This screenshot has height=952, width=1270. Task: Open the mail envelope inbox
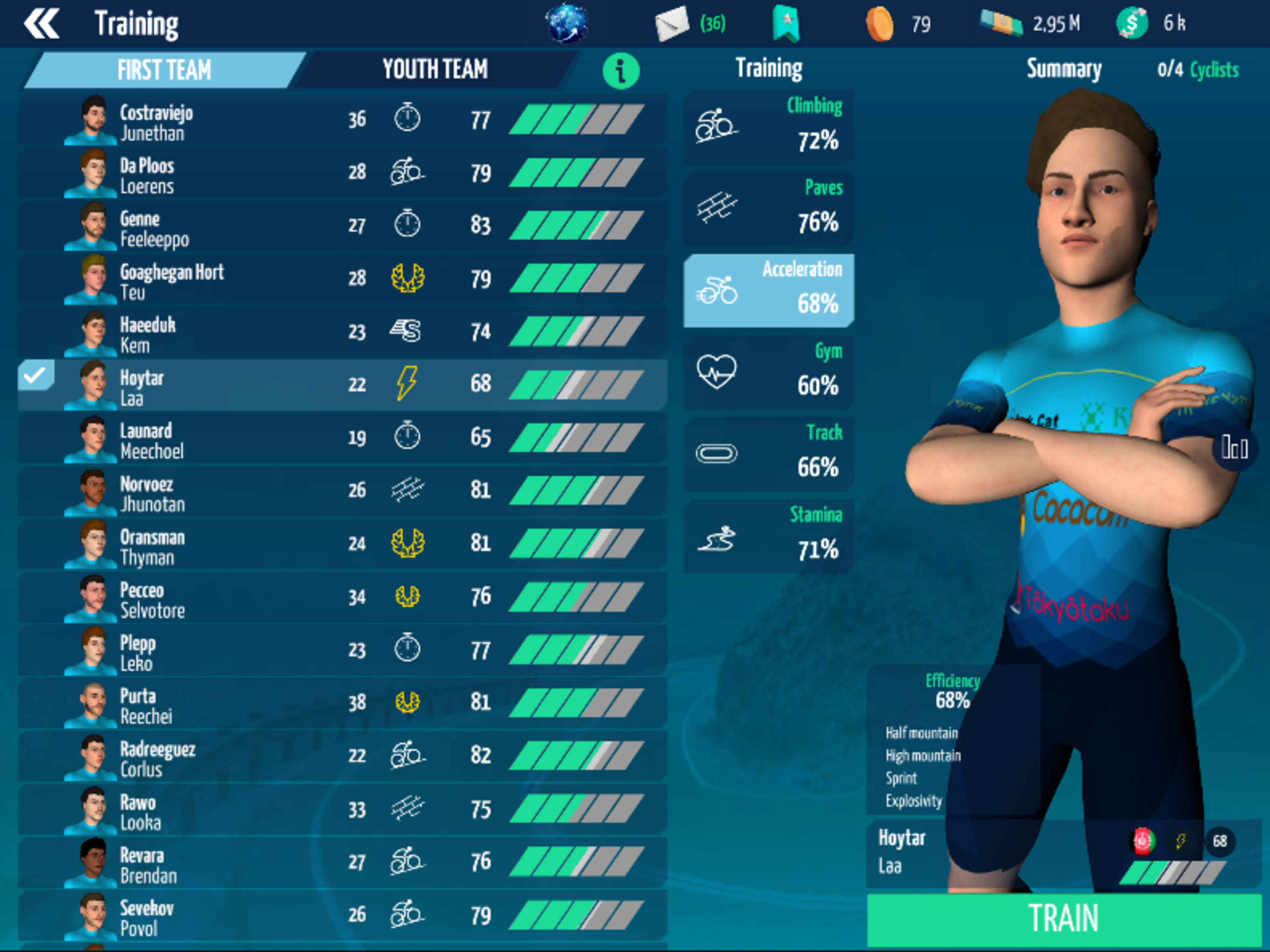672,24
